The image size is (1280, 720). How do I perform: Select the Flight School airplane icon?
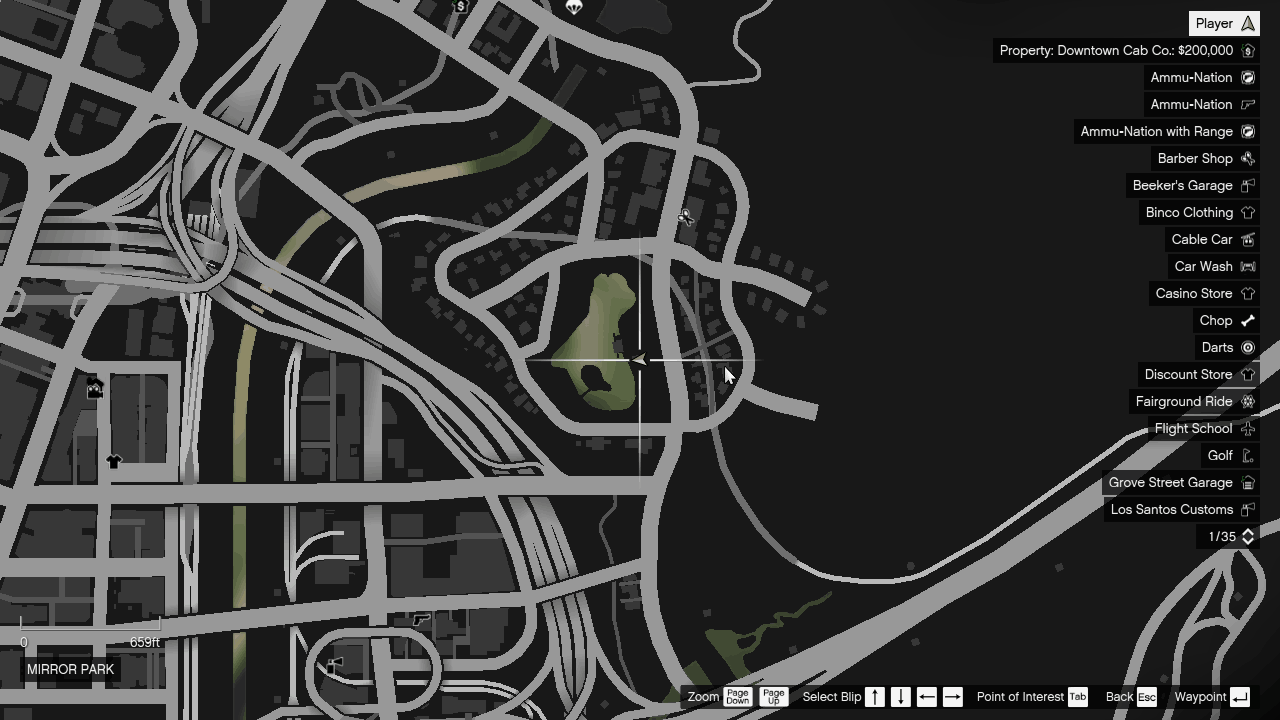[x=1247, y=428]
